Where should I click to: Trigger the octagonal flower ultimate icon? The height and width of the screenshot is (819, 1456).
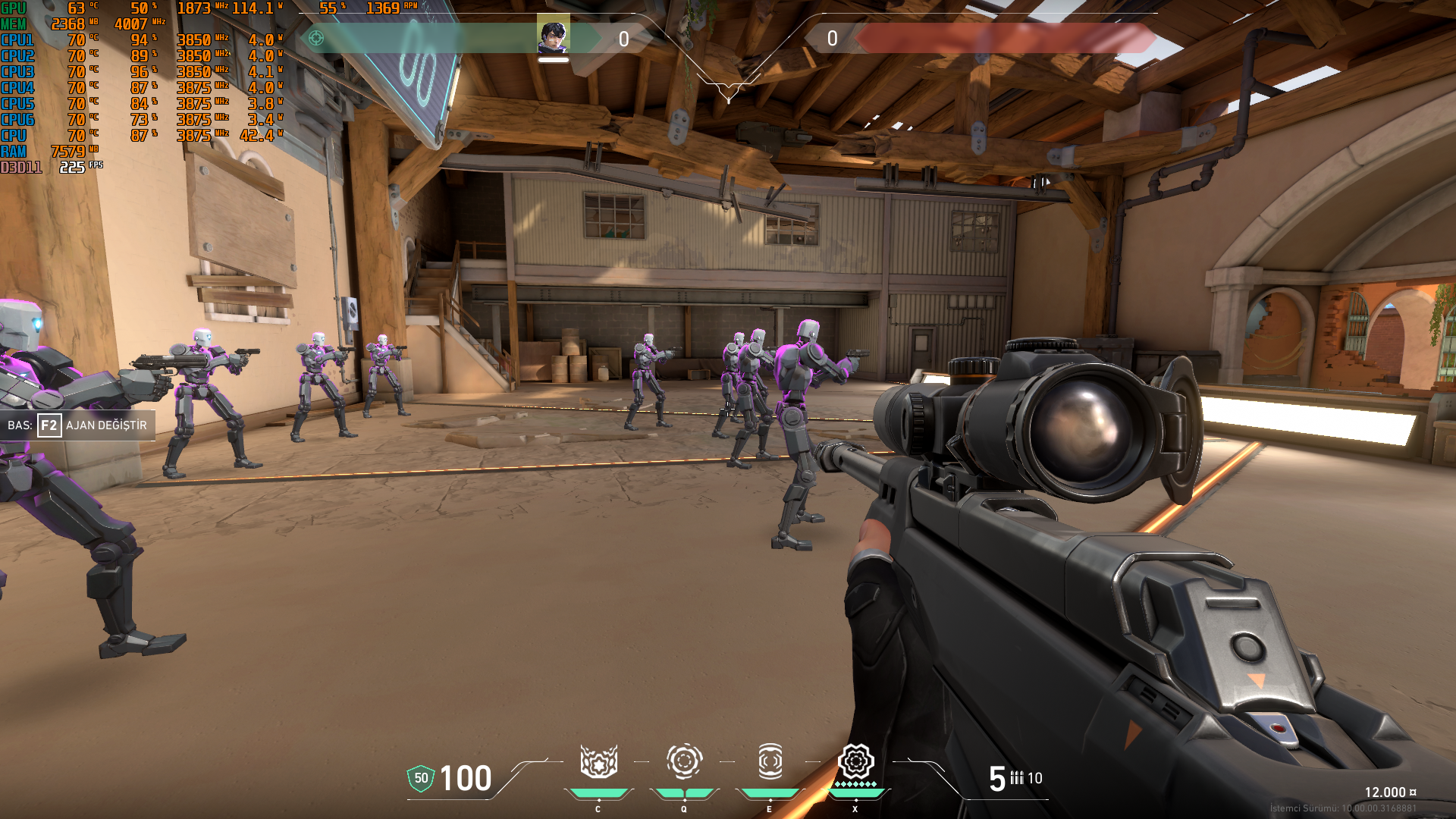coord(855,761)
